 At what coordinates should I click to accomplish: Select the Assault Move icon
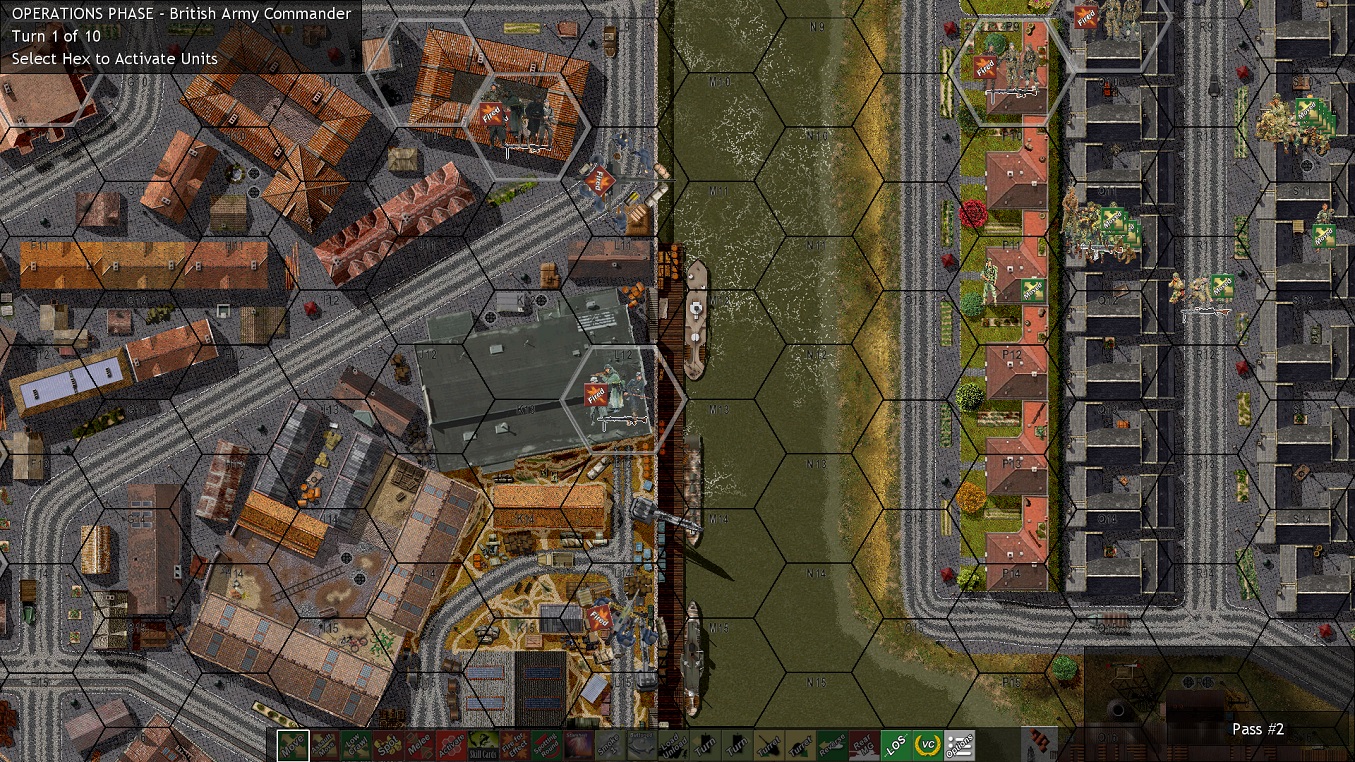point(324,744)
